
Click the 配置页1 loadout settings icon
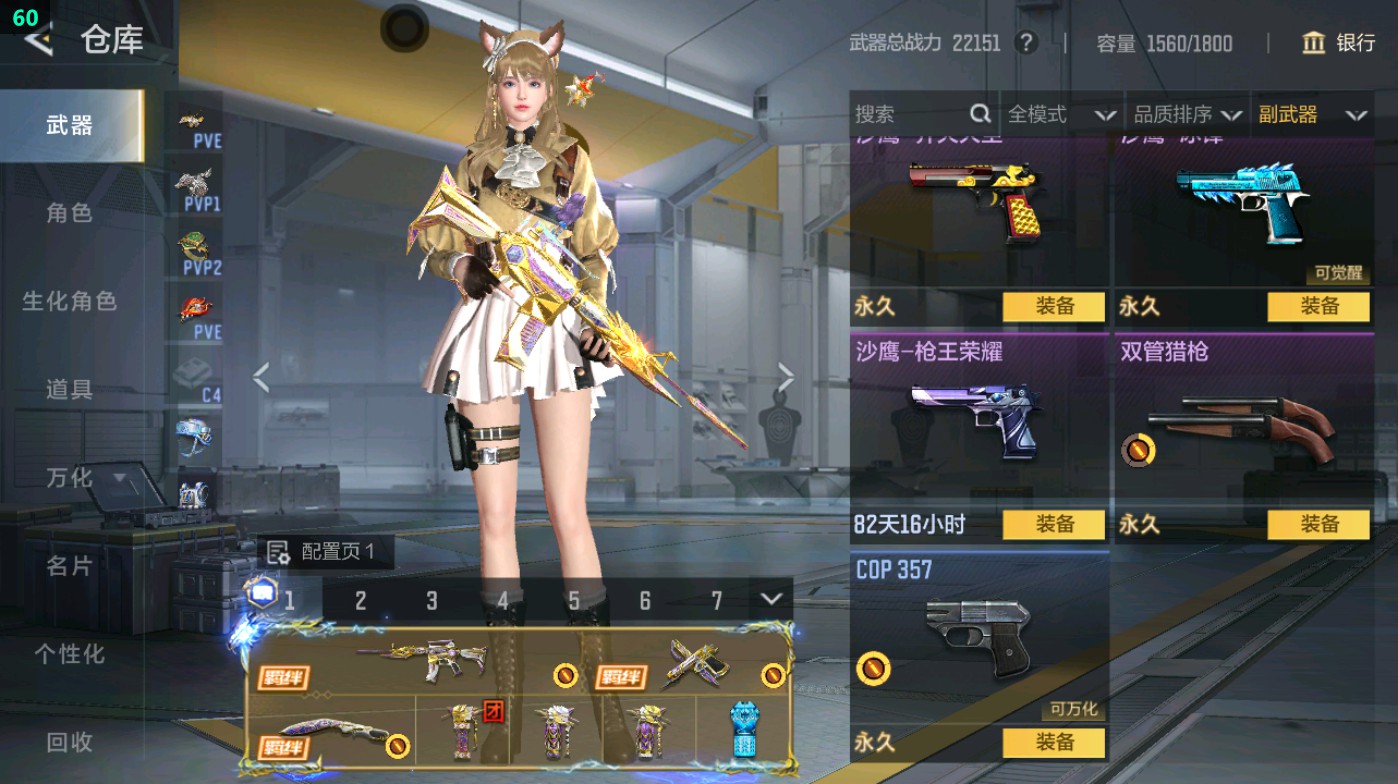point(276,550)
